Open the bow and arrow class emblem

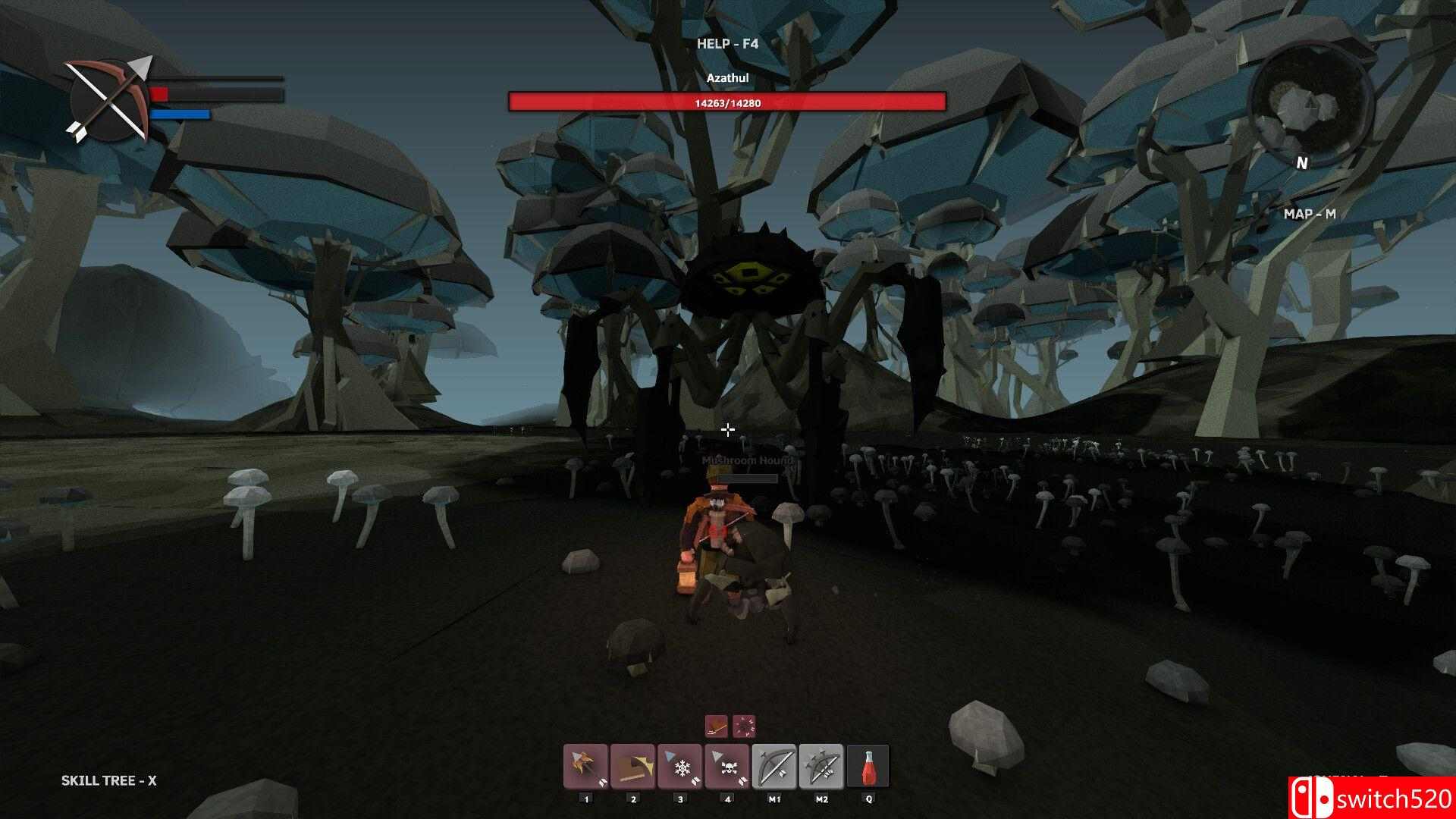(x=110, y=99)
